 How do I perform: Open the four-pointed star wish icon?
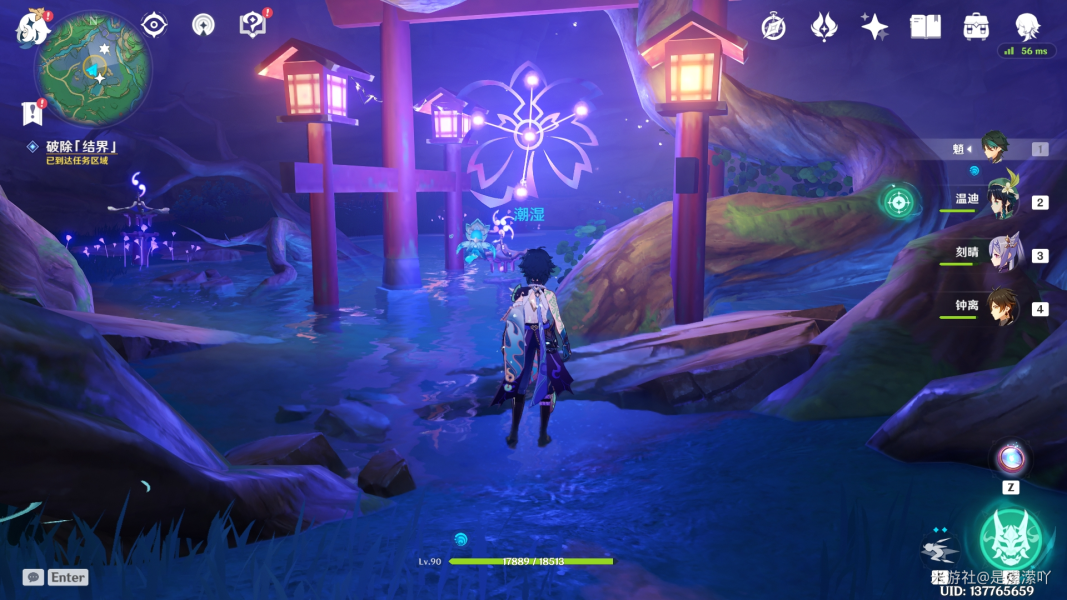coord(874,27)
